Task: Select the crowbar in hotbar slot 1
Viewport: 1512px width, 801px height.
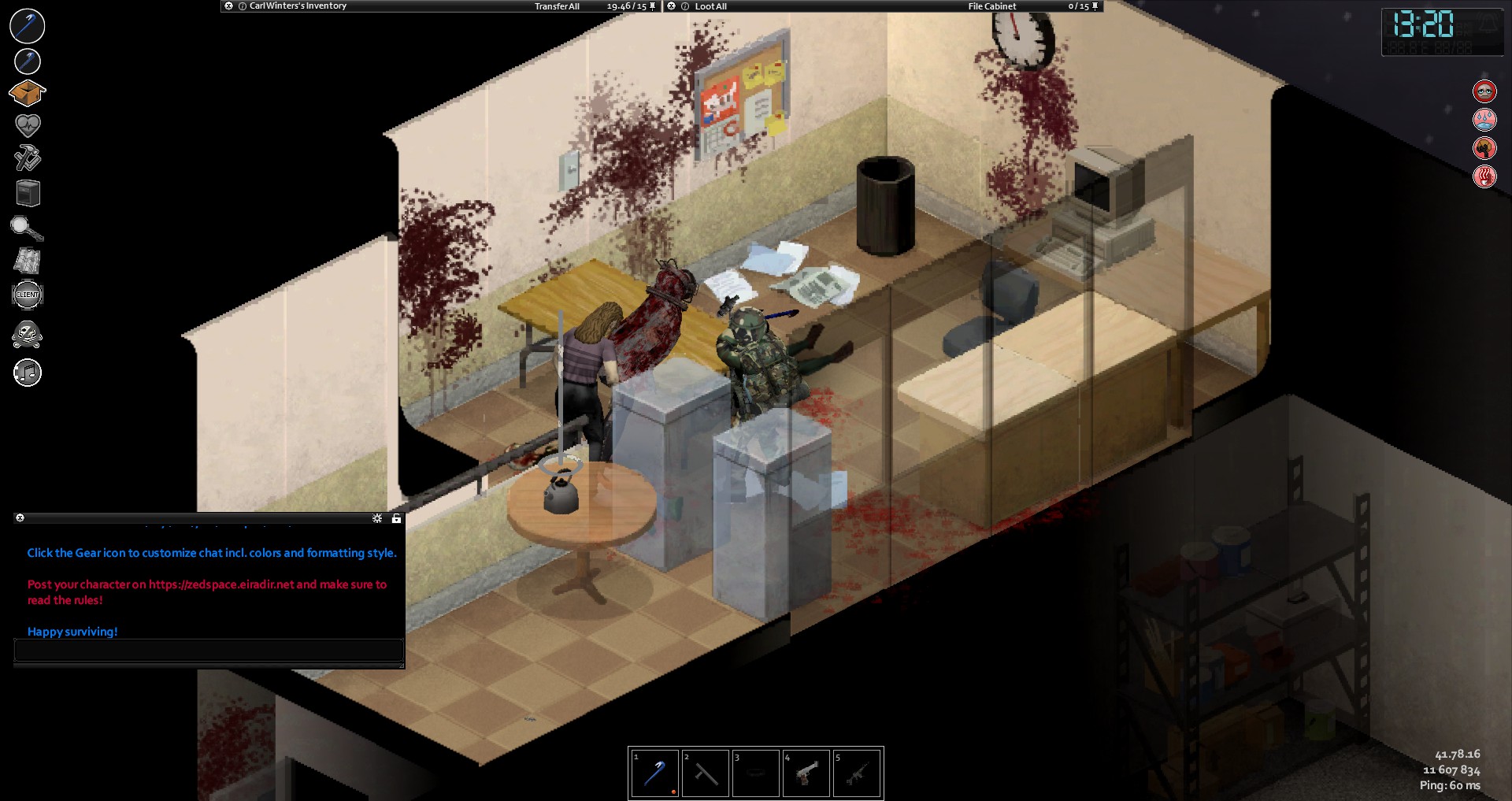Action: tap(654, 773)
